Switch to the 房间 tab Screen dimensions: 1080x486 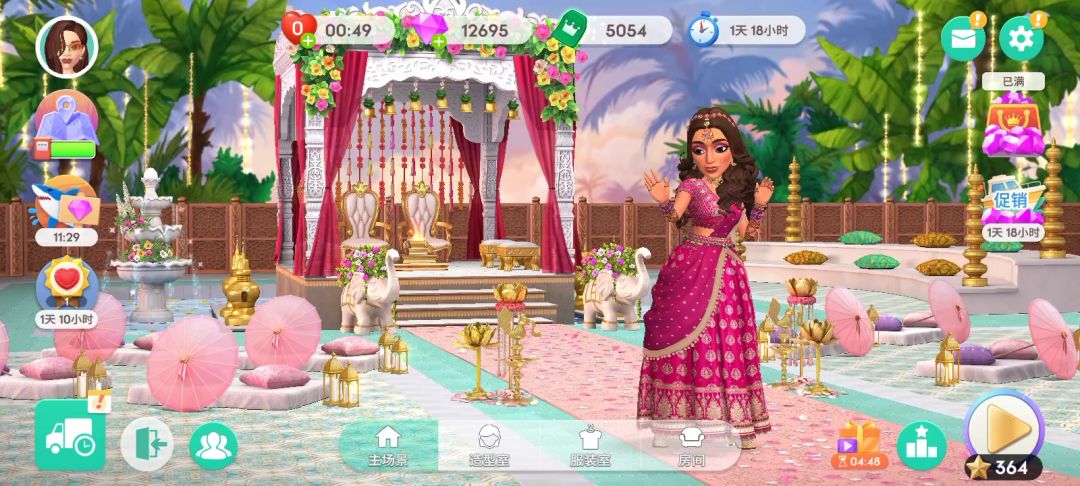tap(691, 446)
